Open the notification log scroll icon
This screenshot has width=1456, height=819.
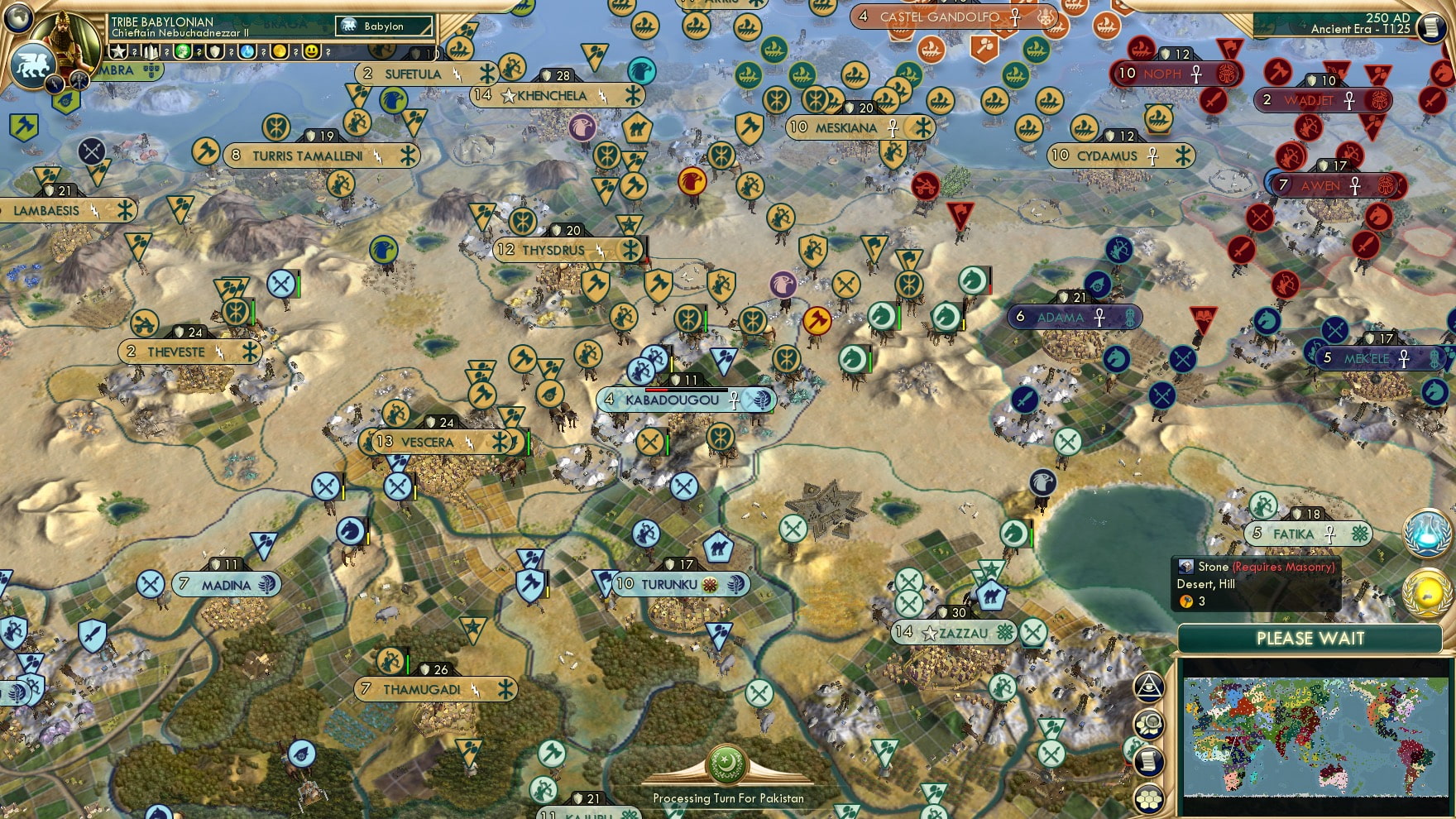[x=1149, y=760]
